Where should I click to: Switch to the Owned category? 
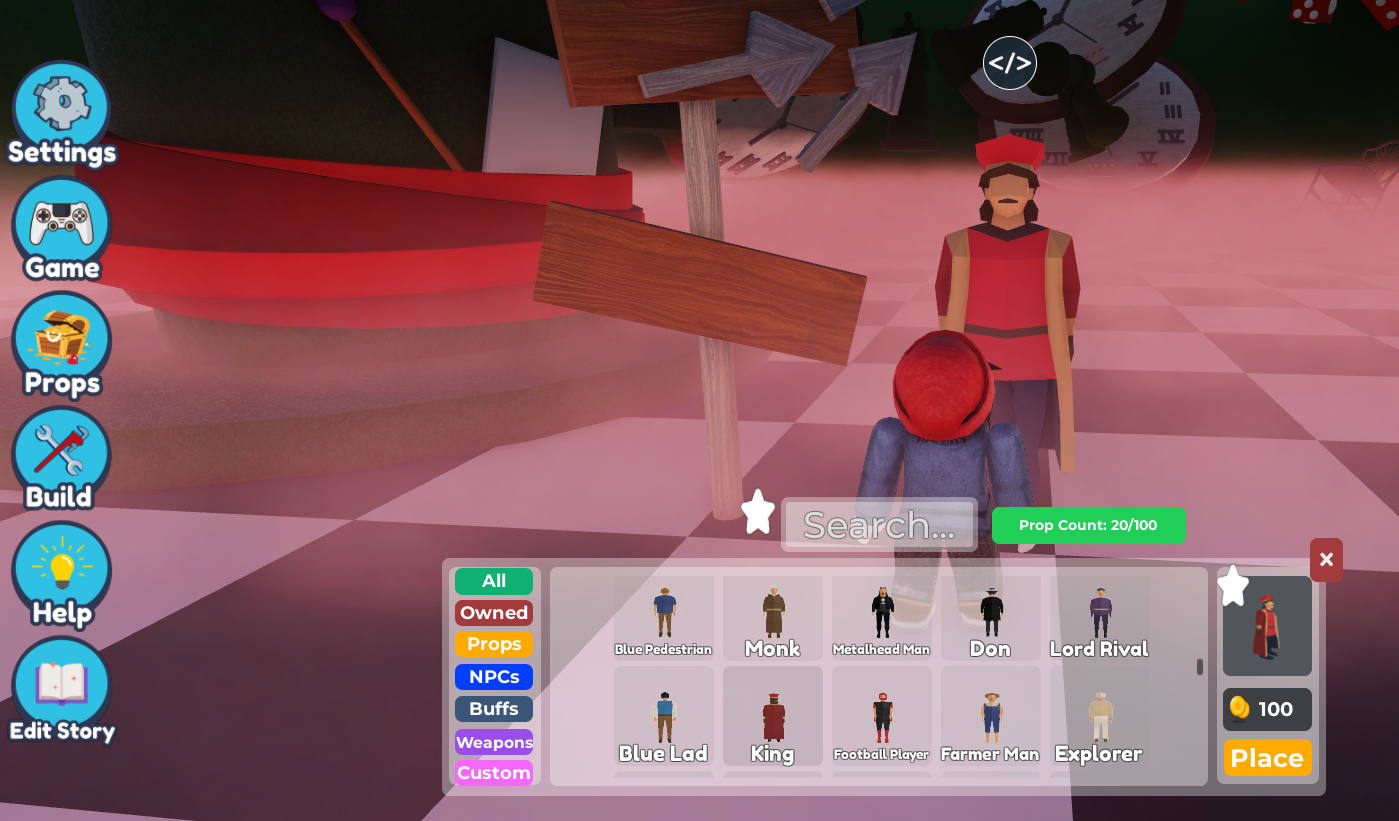[494, 613]
